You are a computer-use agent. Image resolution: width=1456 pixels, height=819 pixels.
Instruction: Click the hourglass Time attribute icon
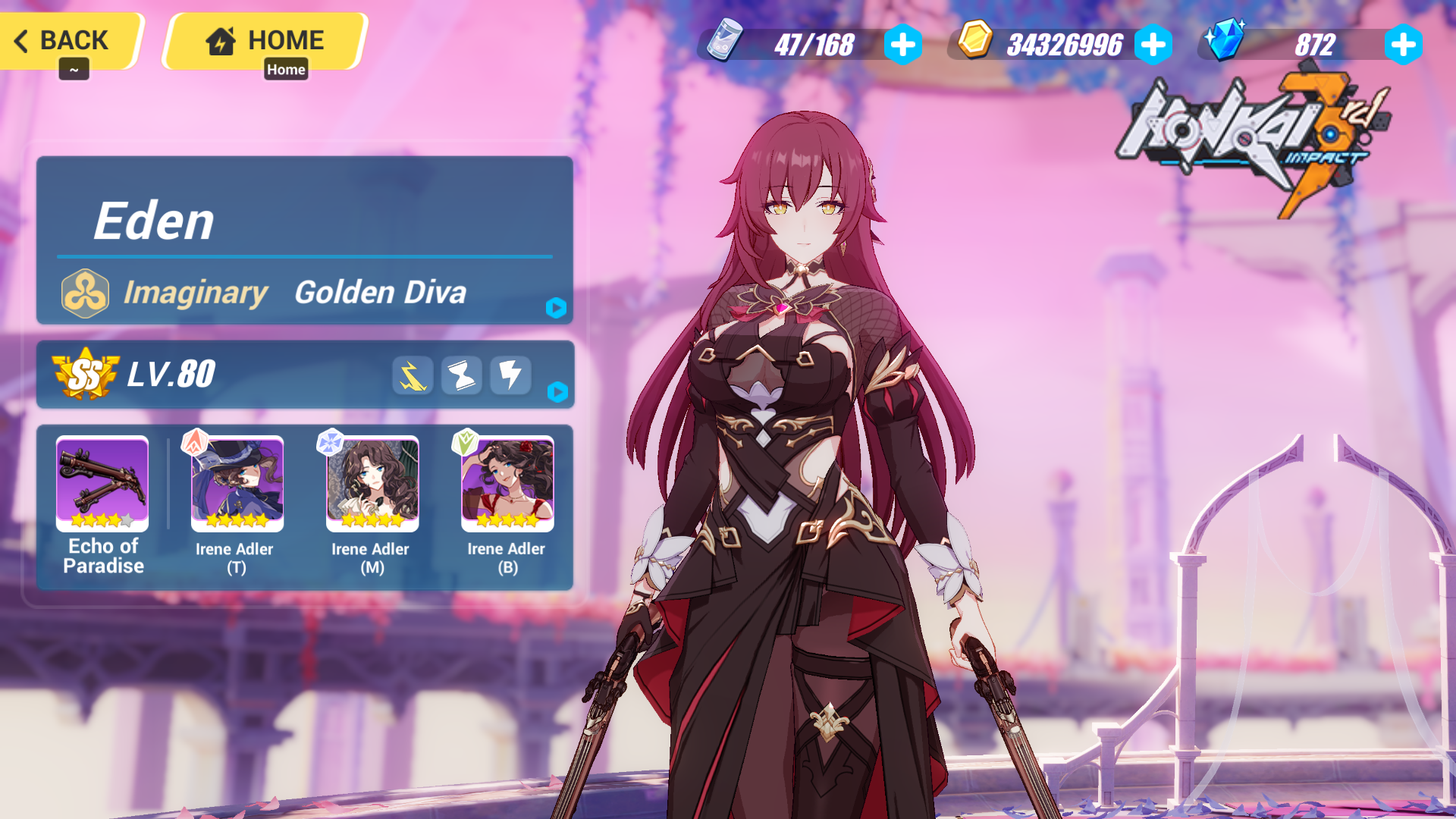pyautogui.click(x=461, y=375)
